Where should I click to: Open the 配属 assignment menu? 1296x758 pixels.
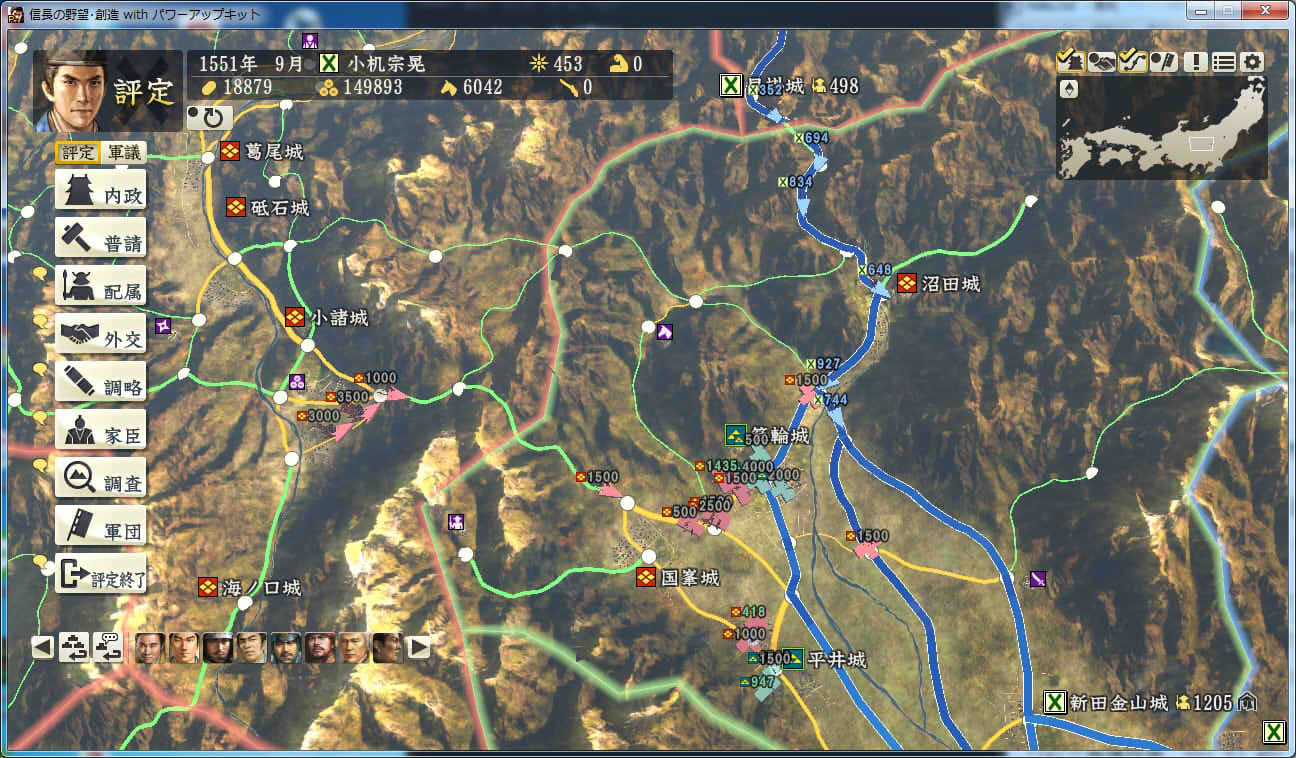click(100, 287)
